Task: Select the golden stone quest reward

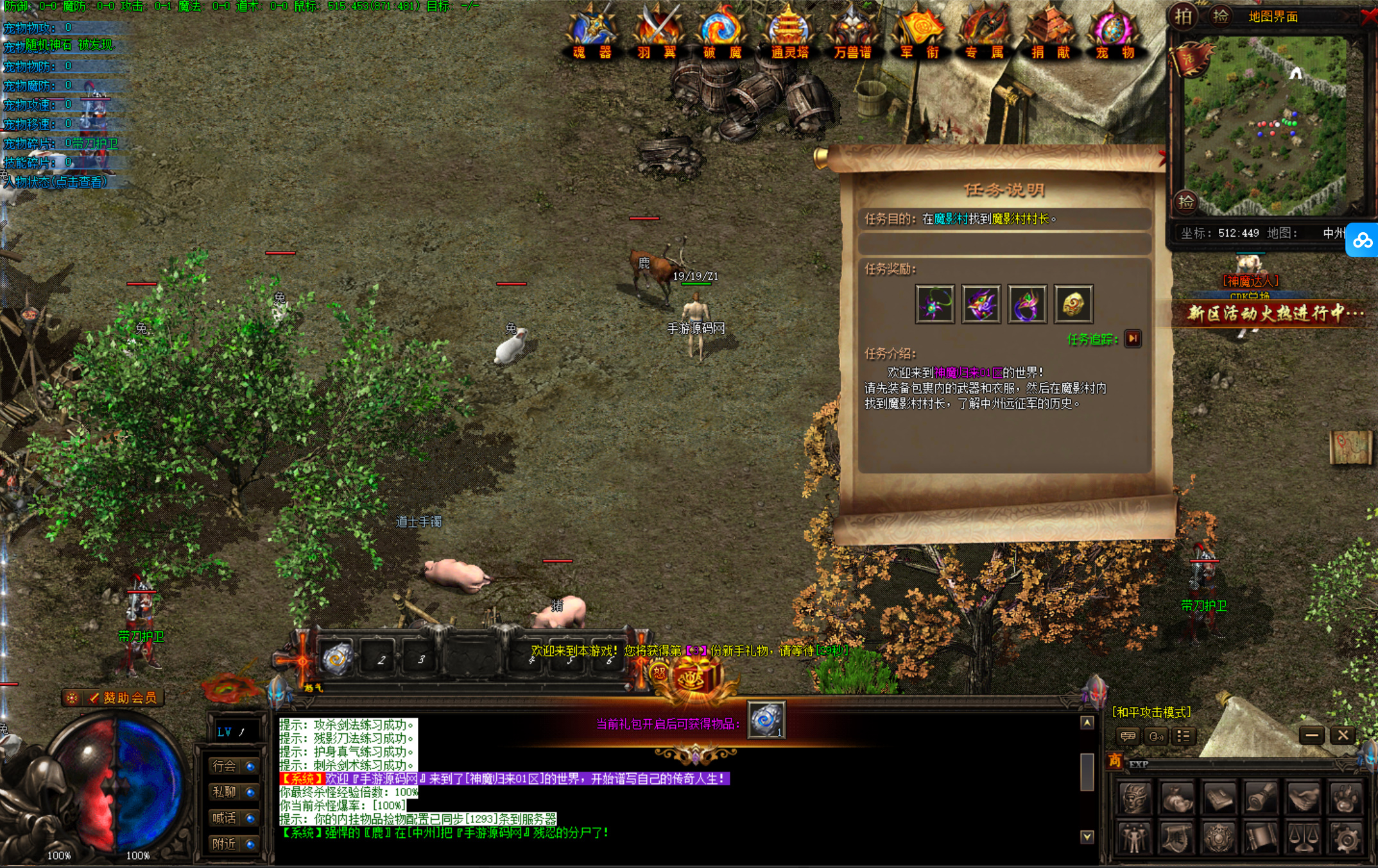Action: 1073,304
